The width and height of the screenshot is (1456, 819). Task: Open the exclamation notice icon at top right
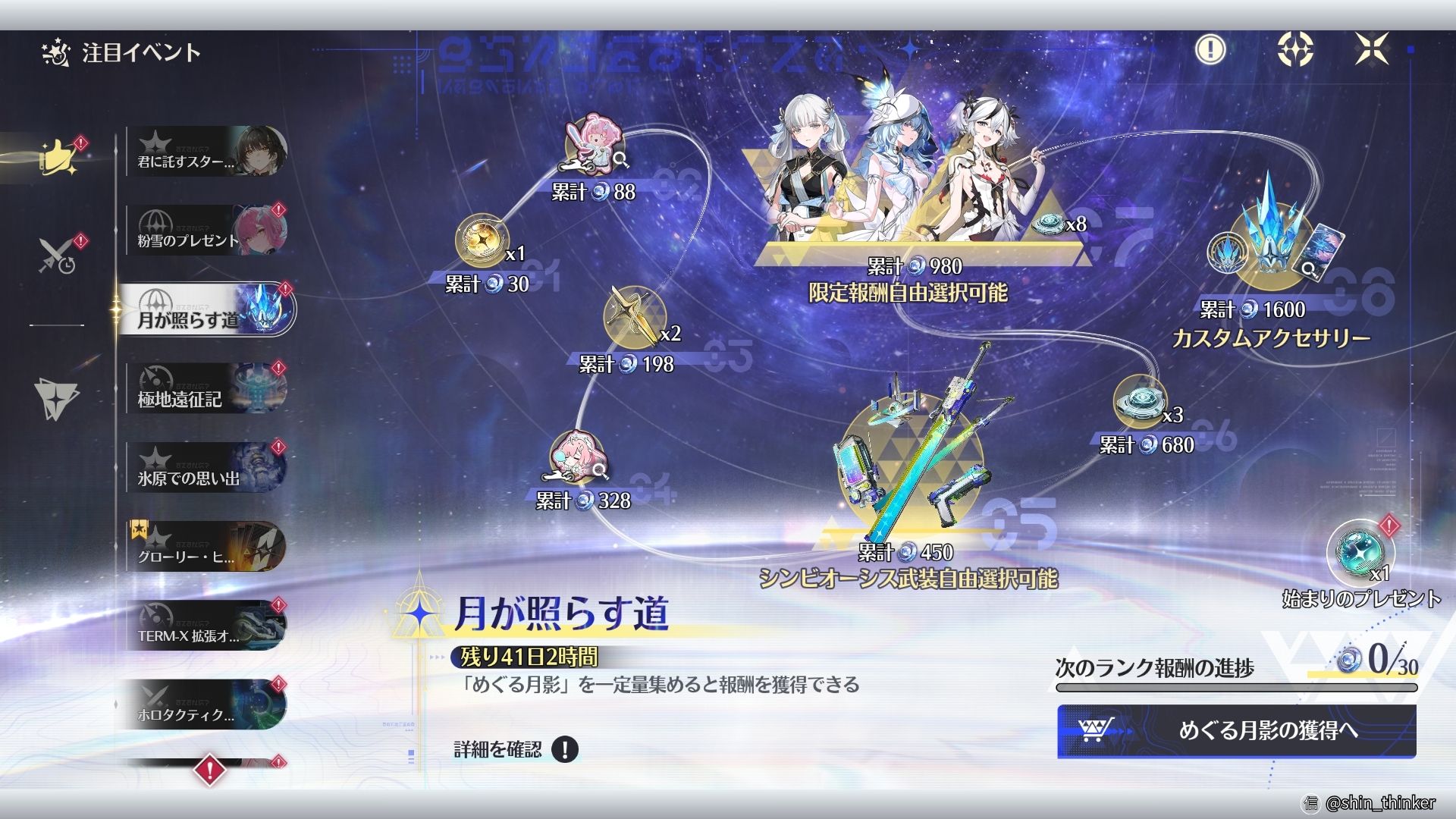pos(1210,51)
